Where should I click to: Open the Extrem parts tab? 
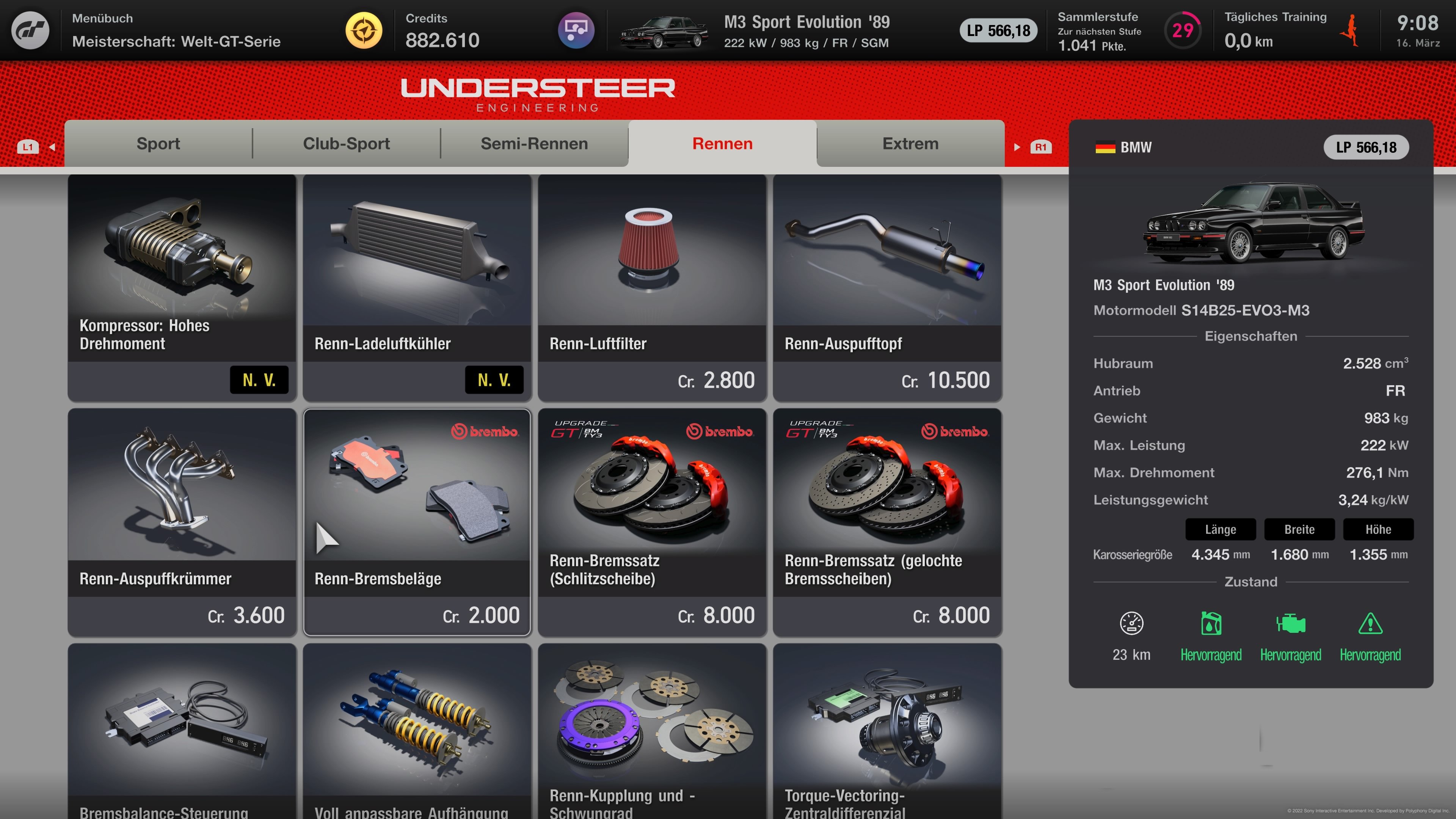910,144
